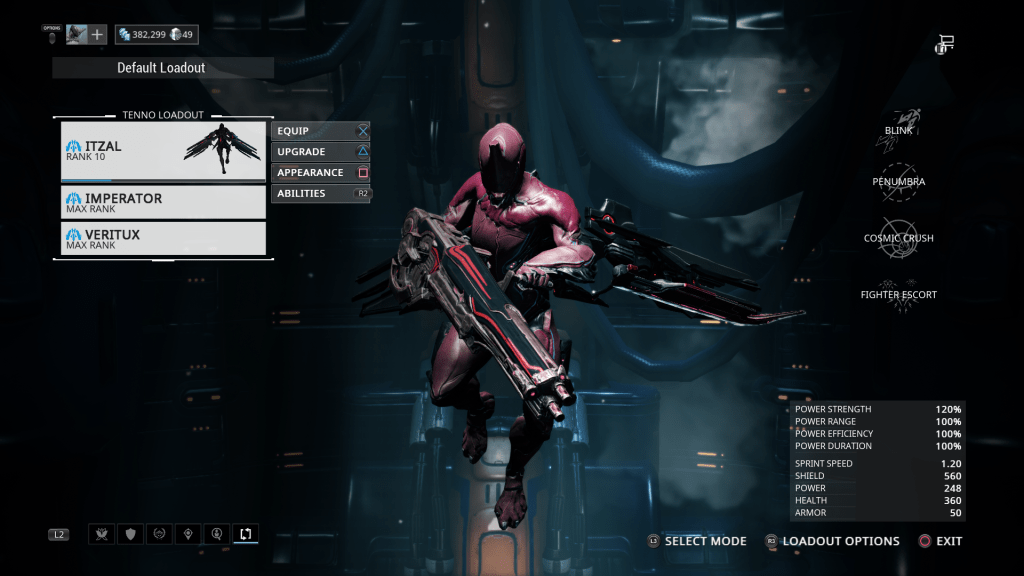Switch to the shield icon tab
Screen dimensions: 1024x576
(129, 534)
